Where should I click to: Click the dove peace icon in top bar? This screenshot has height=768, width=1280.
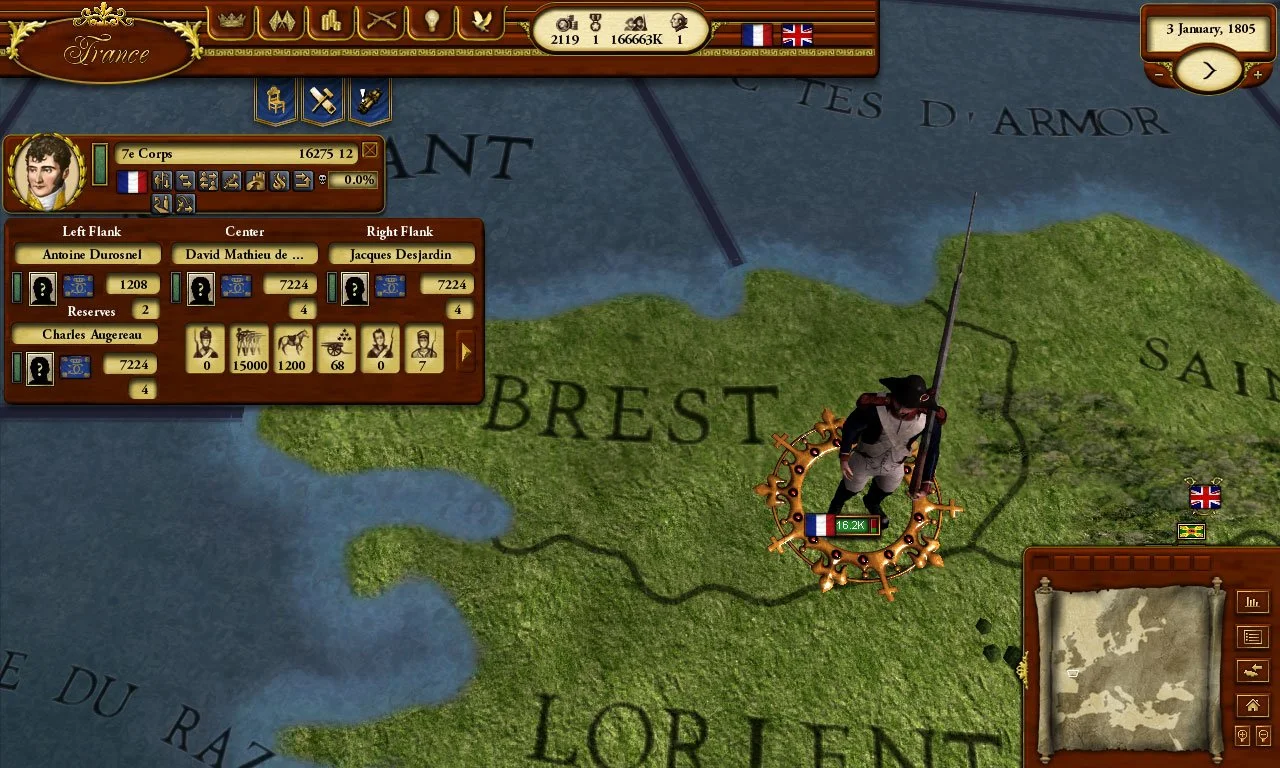[x=481, y=22]
